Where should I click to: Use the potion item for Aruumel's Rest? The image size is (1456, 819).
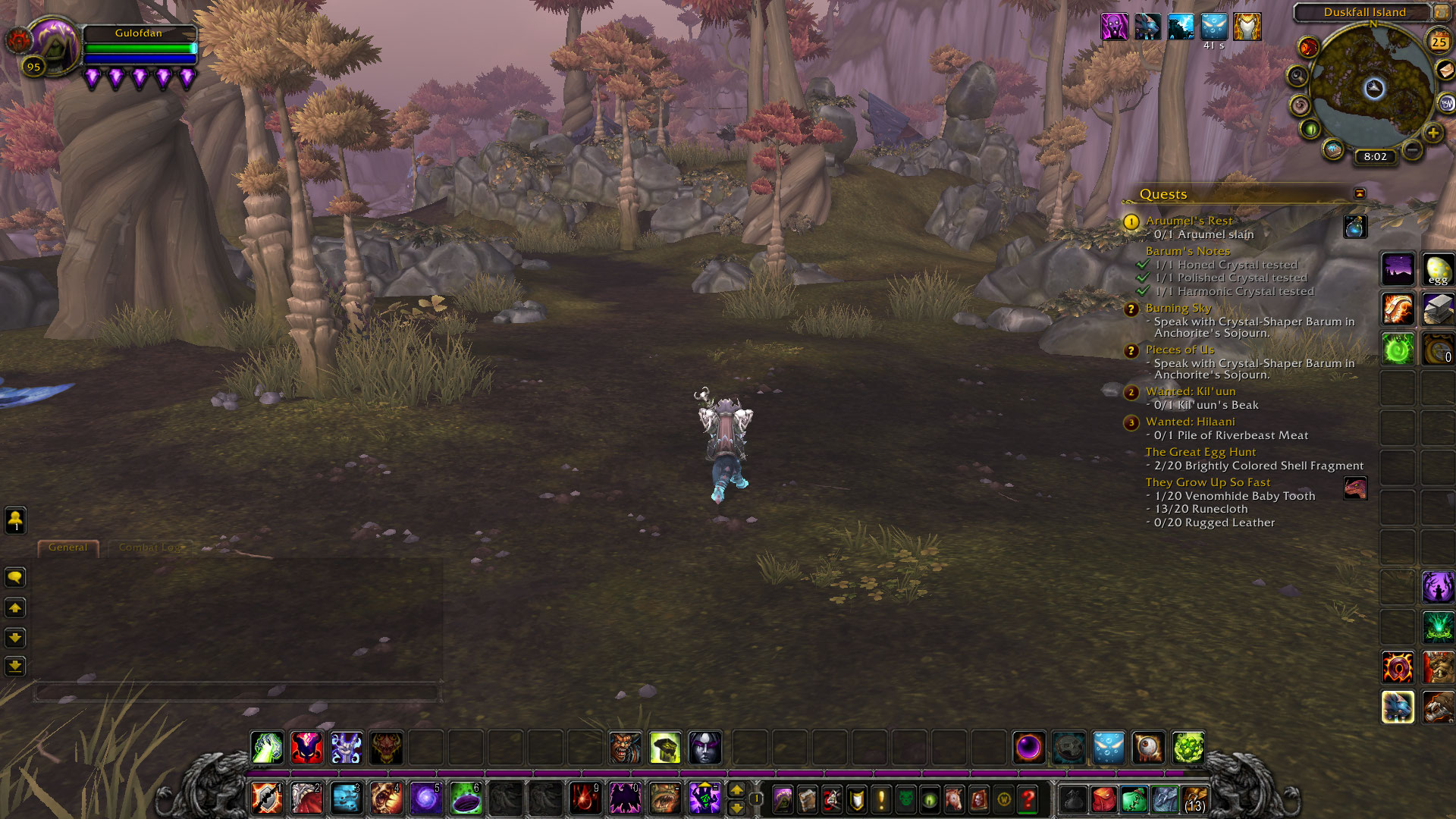point(1355,226)
